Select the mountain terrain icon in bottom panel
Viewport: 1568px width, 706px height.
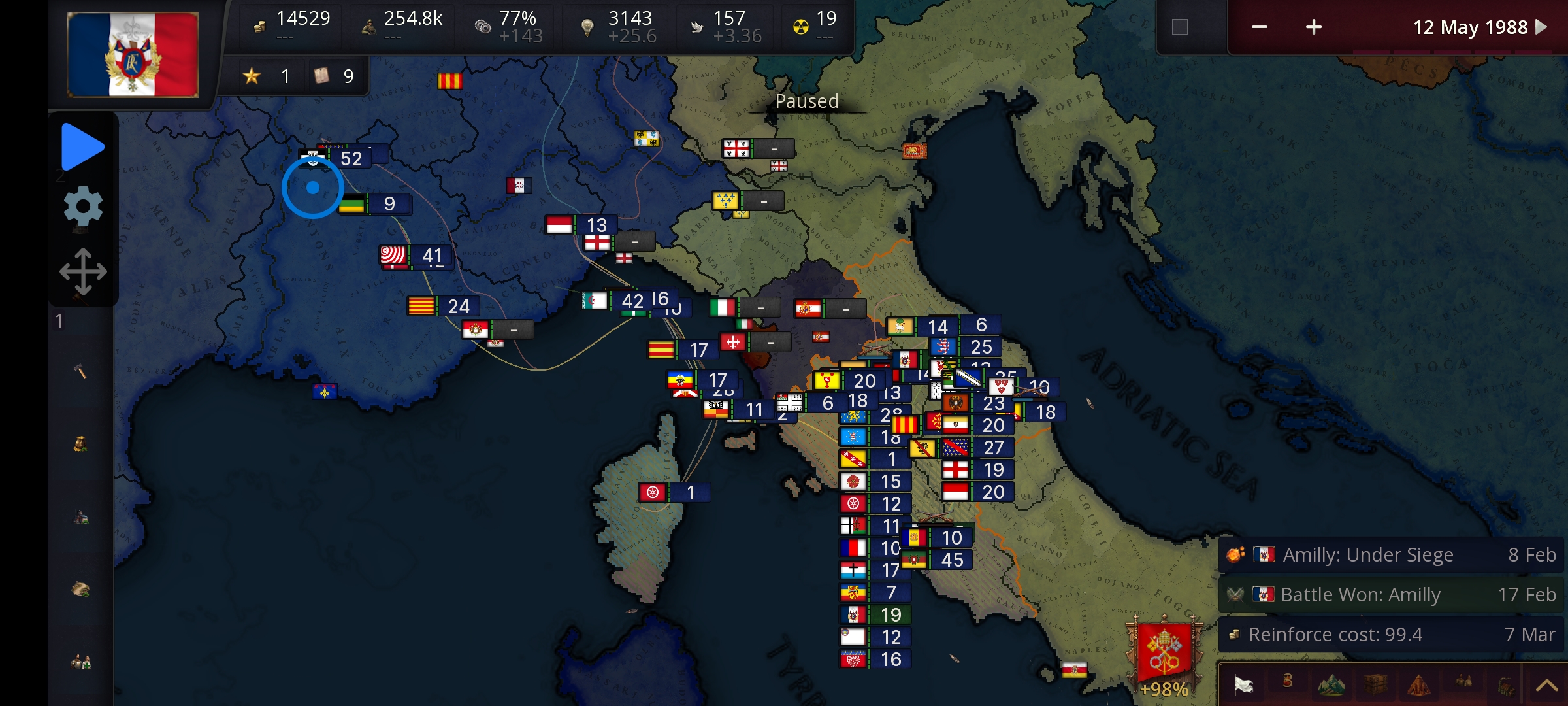click(x=1331, y=685)
